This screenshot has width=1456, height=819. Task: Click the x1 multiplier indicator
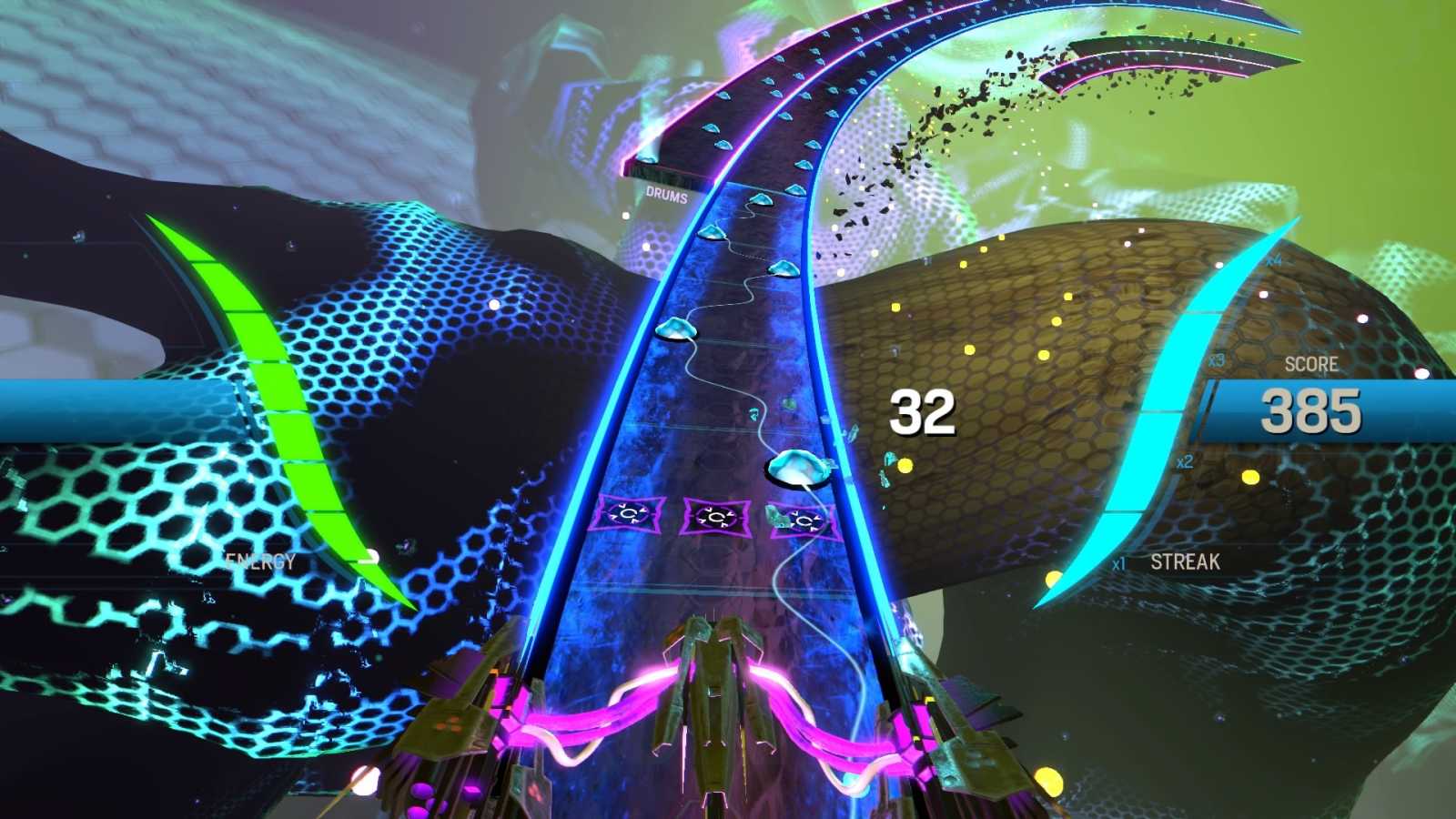coord(1117,562)
